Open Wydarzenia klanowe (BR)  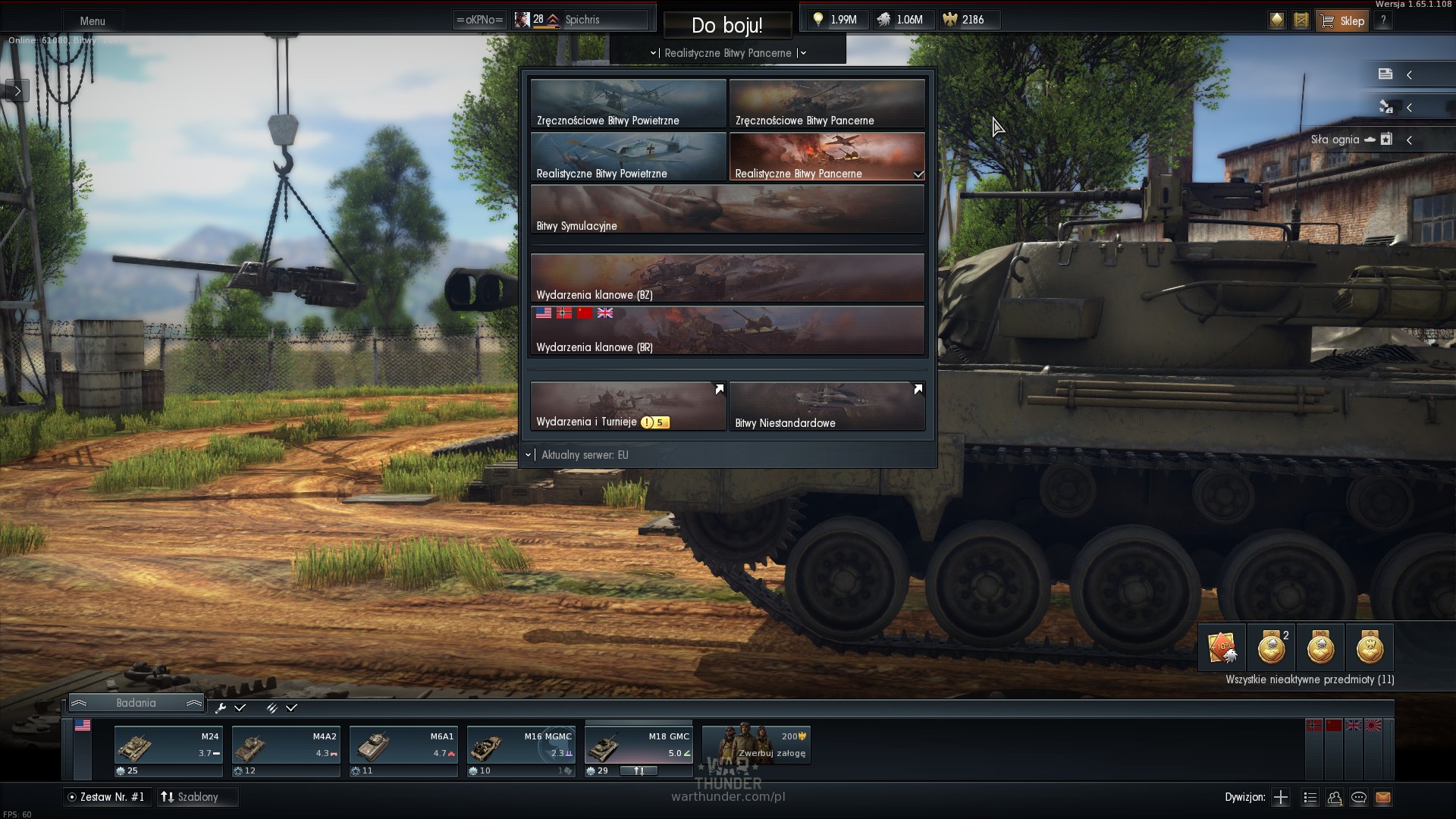coord(726,331)
